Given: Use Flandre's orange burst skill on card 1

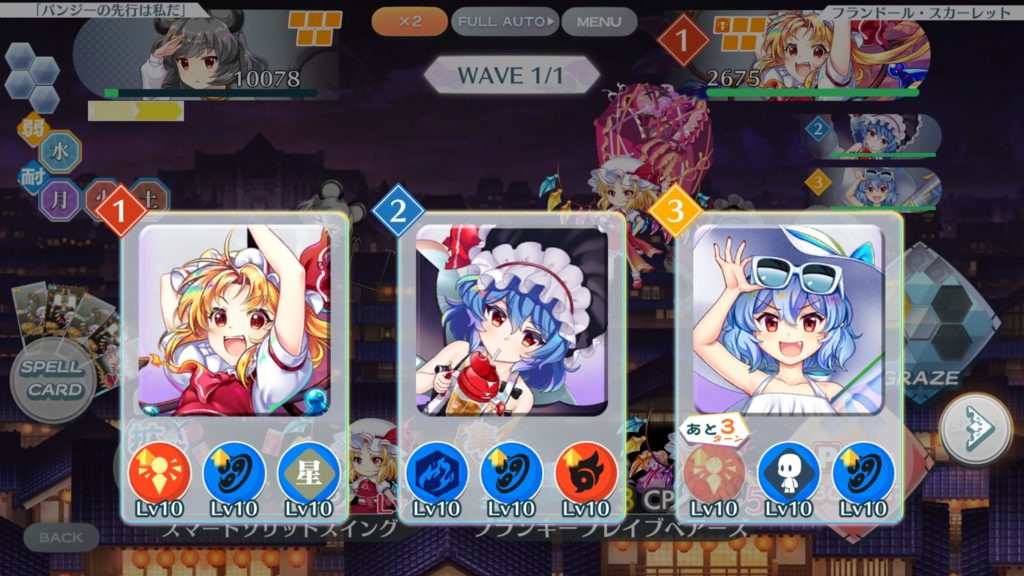Looking at the screenshot, I should (160, 472).
